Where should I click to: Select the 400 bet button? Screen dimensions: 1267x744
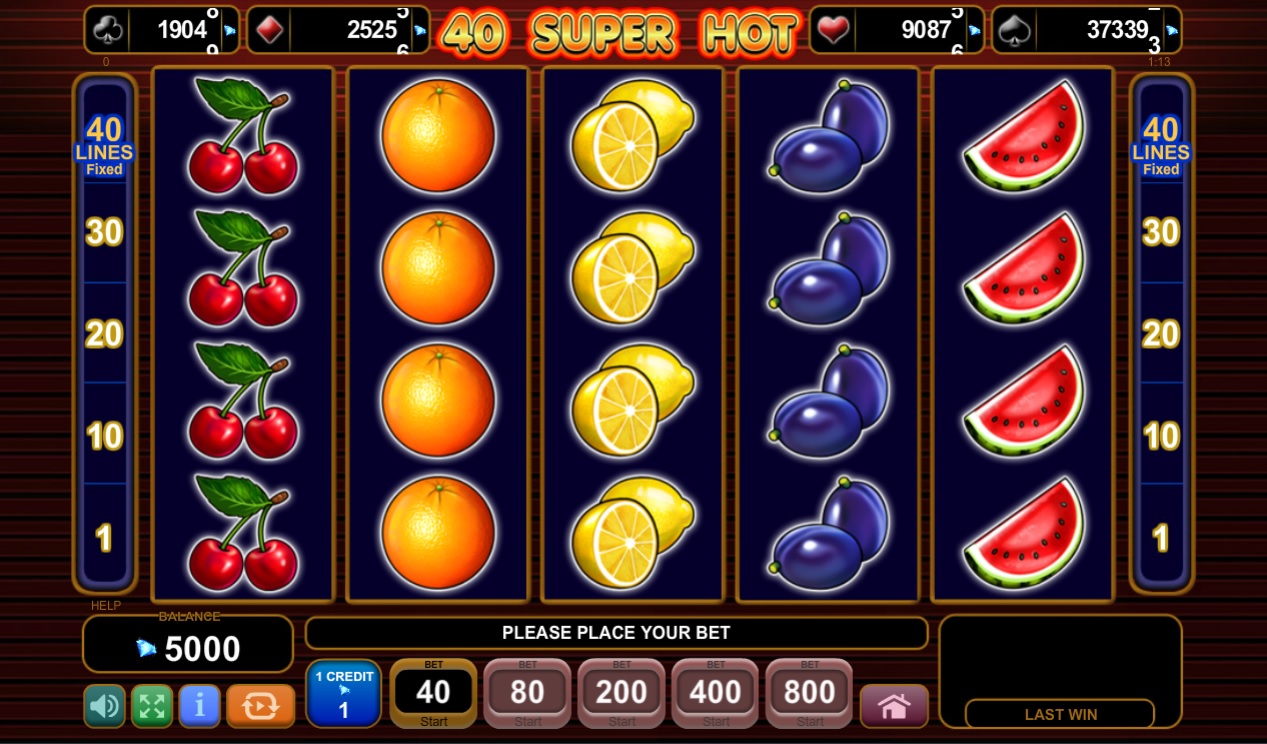715,693
